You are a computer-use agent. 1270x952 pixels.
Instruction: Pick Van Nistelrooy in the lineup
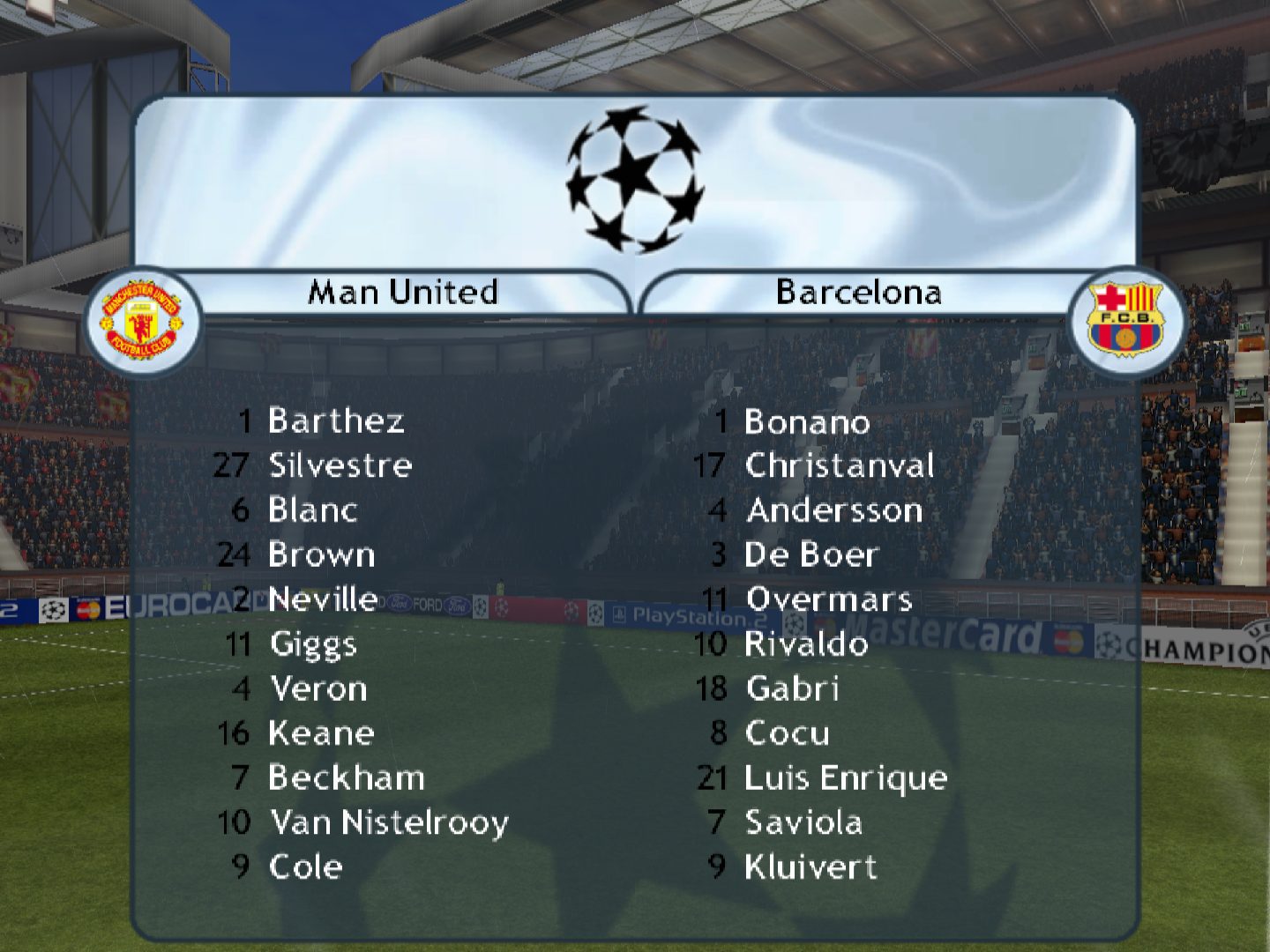[389, 823]
